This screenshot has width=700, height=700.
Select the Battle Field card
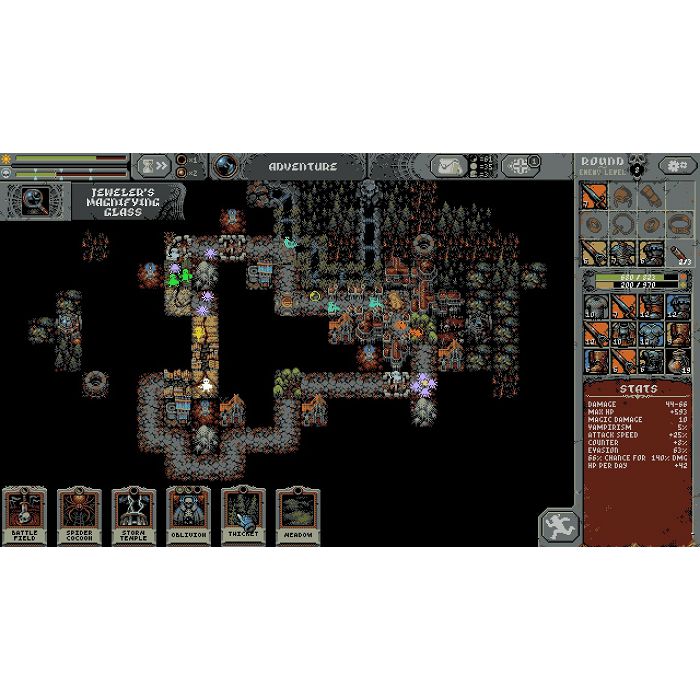click(24, 515)
